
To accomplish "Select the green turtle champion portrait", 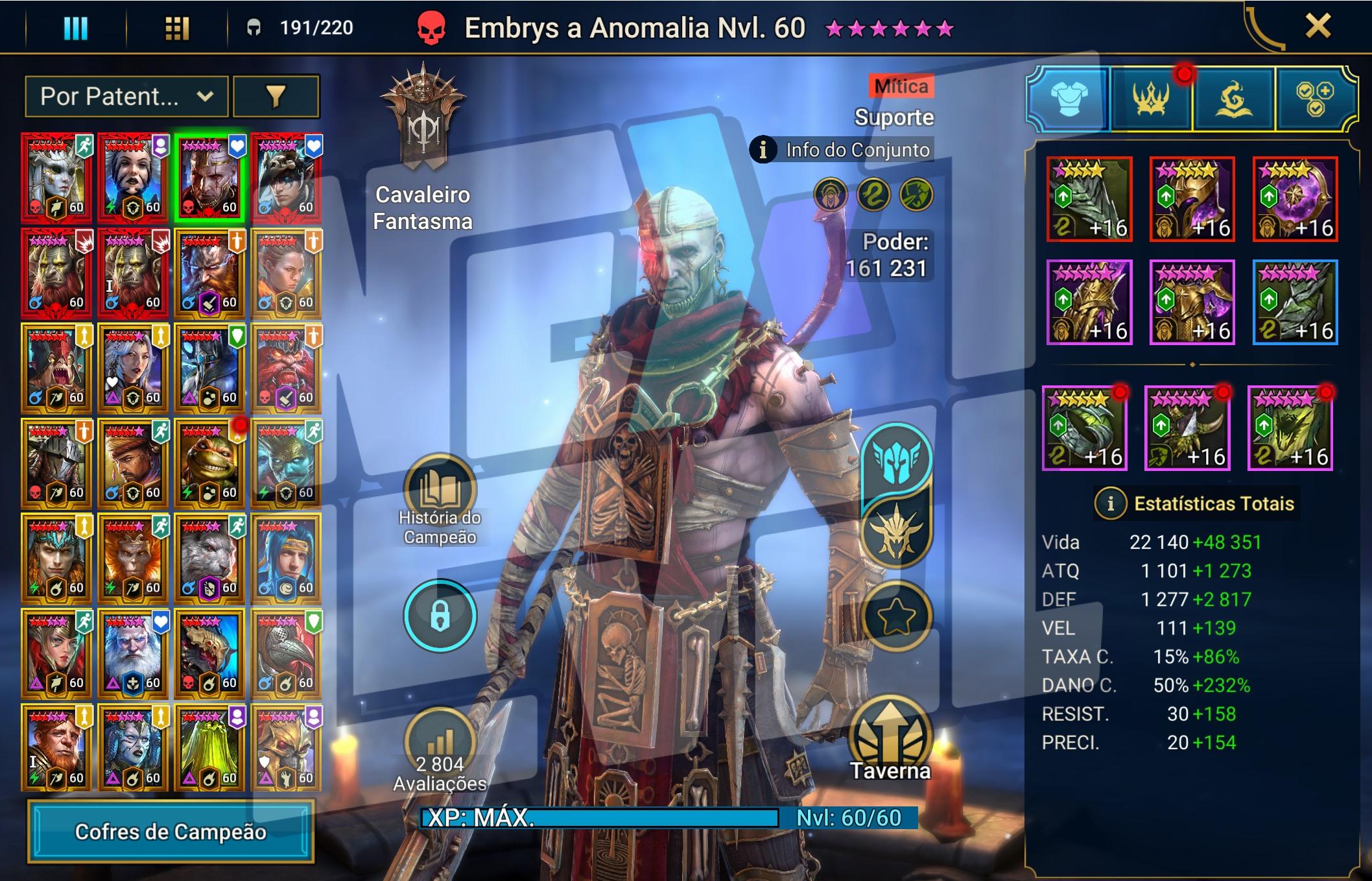I will click(209, 463).
